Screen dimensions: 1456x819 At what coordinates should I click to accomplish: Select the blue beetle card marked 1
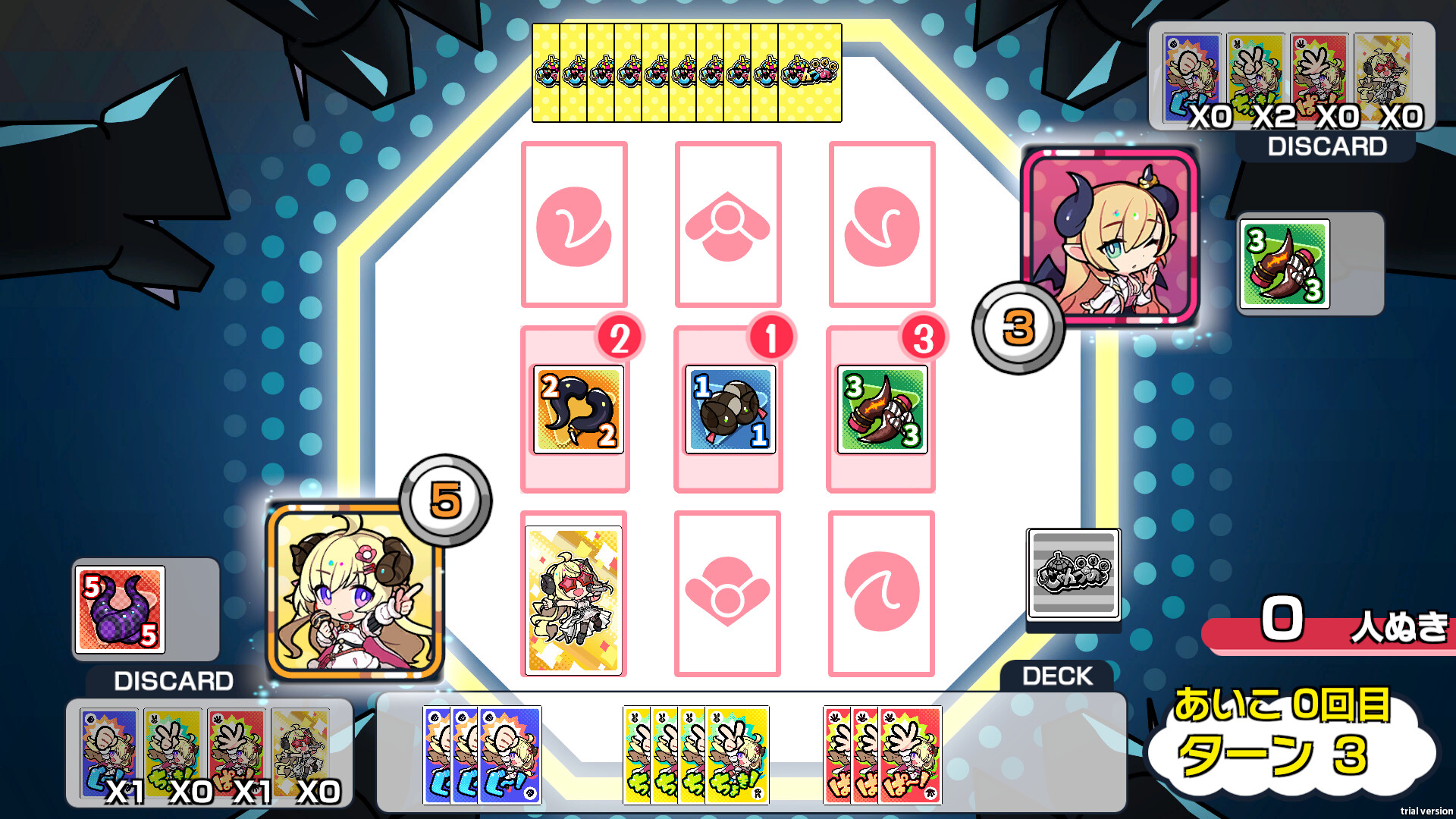pyautogui.click(x=730, y=409)
